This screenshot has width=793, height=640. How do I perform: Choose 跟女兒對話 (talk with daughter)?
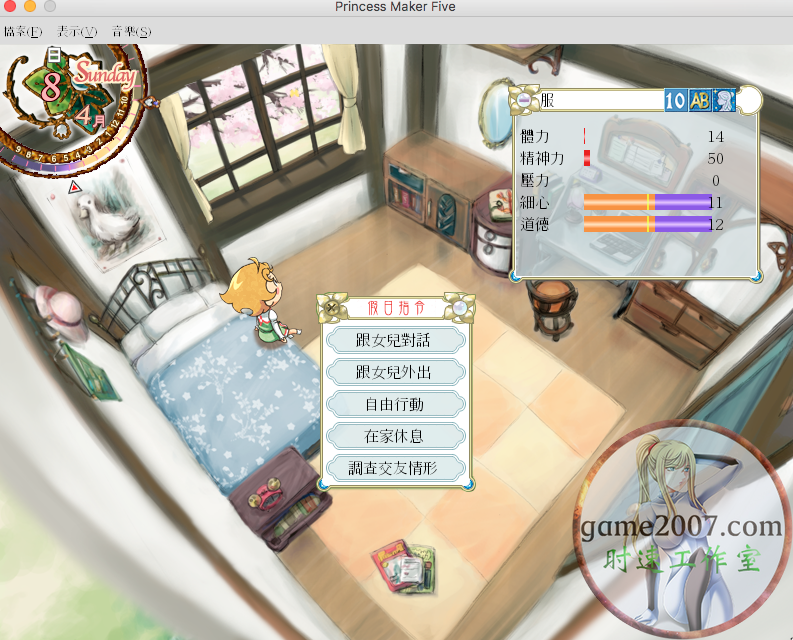396,340
